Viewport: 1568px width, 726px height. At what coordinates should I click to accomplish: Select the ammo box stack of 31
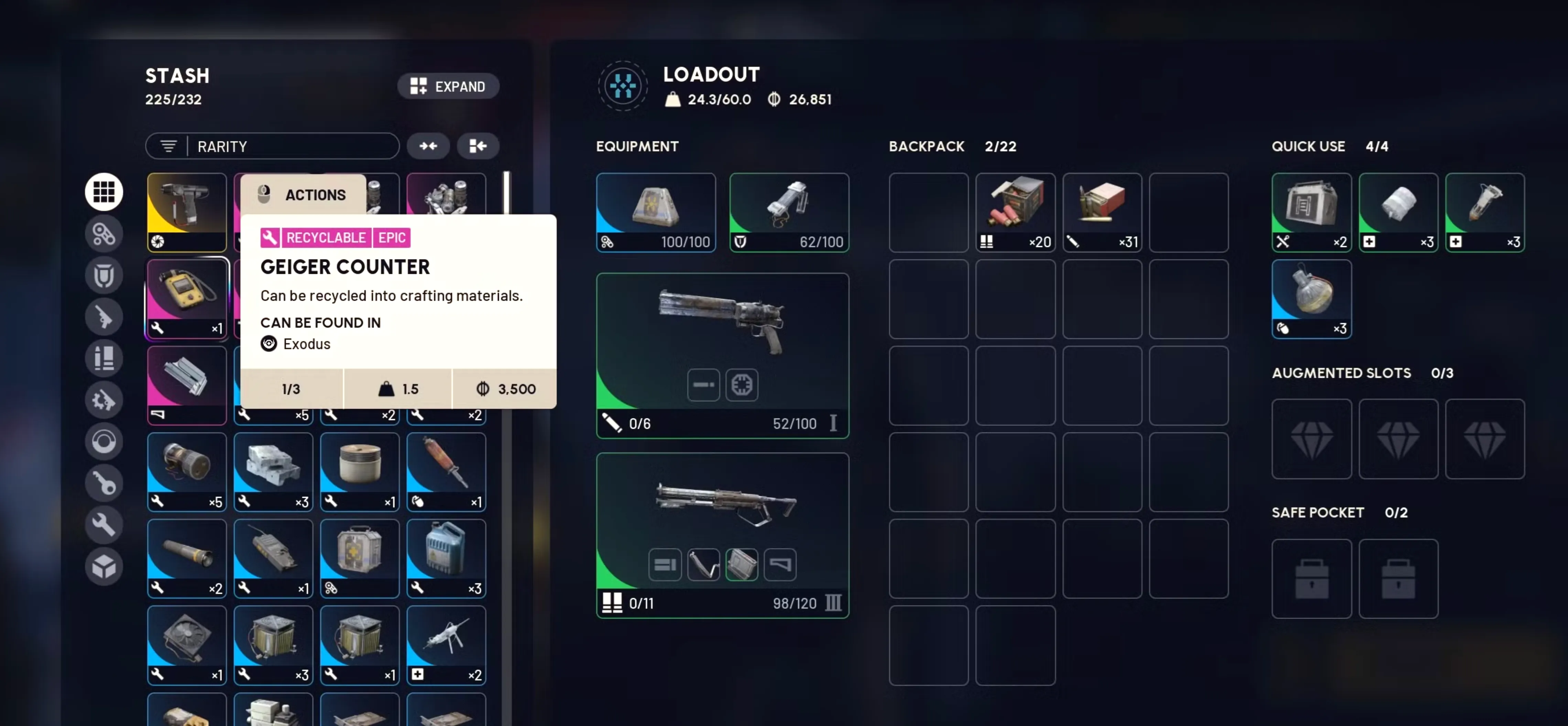[1102, 212]
